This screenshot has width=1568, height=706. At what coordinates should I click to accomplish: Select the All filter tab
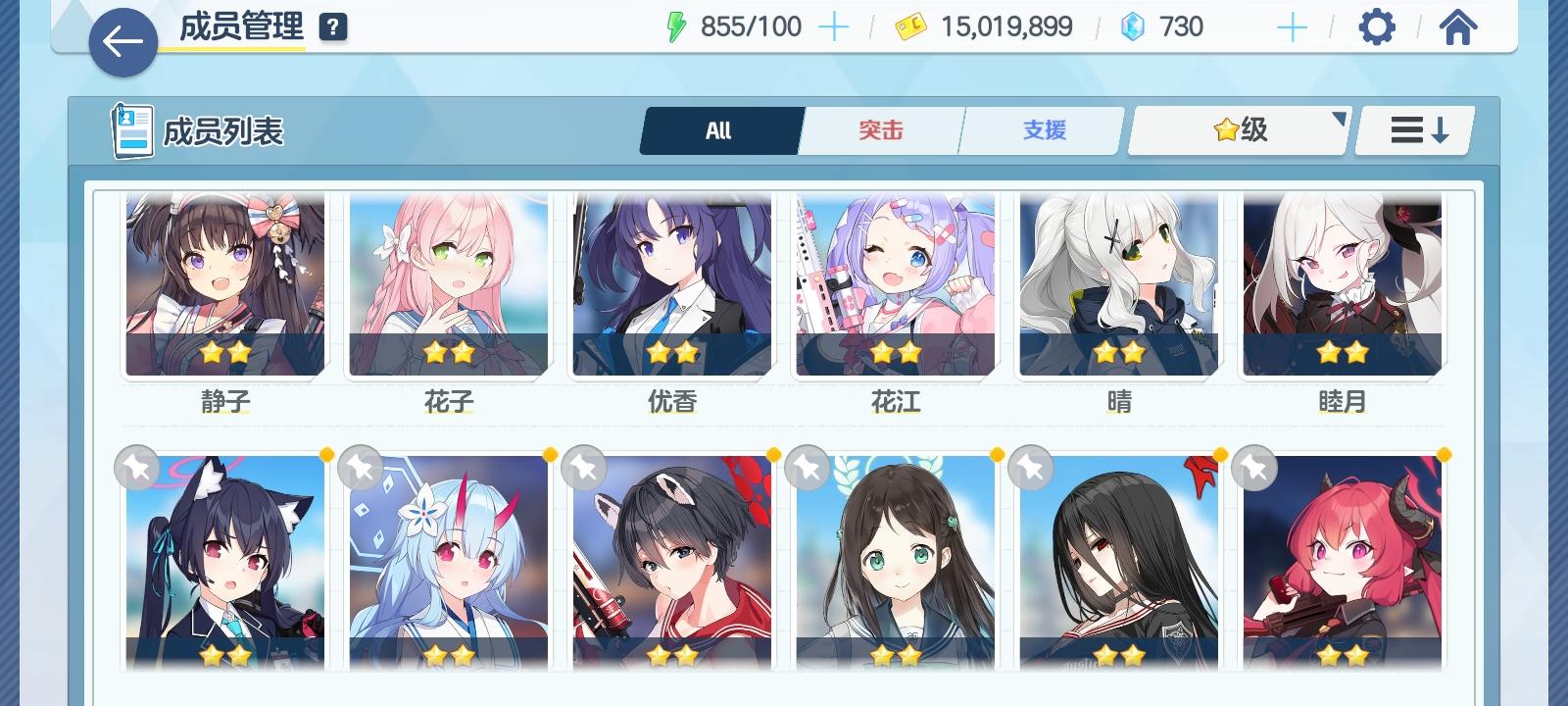coord(720,129)
